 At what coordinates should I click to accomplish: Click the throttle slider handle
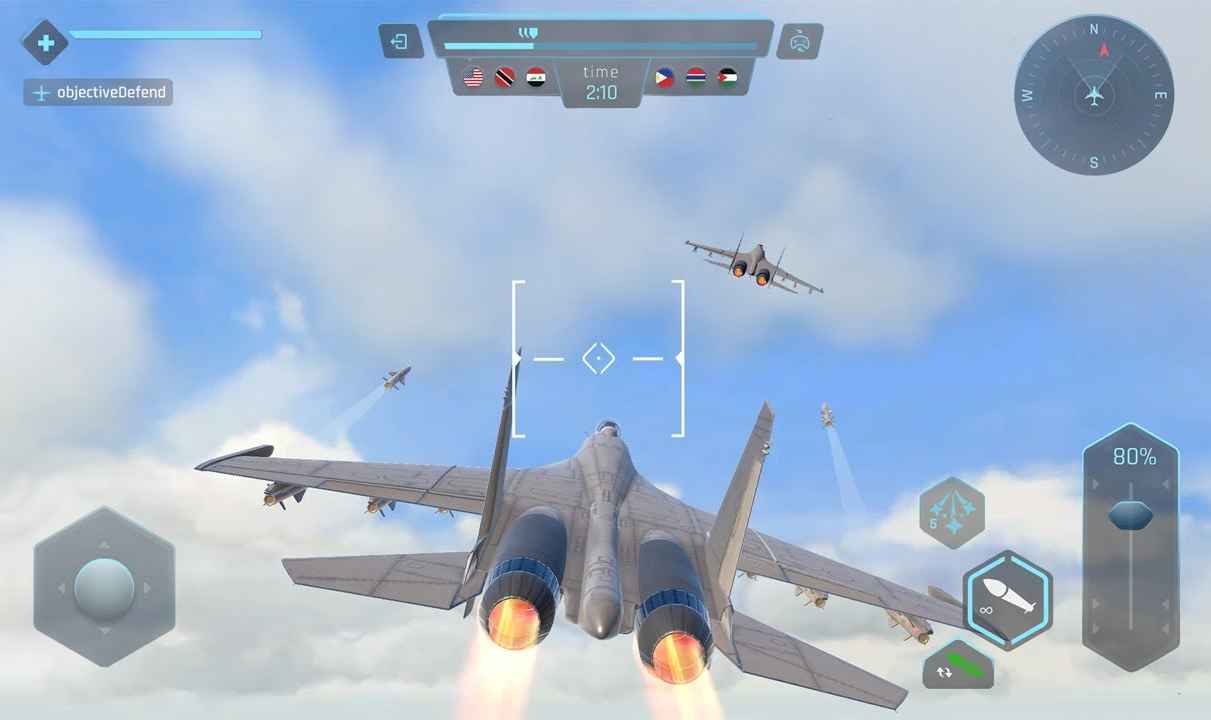click(x=1130, y=515)
